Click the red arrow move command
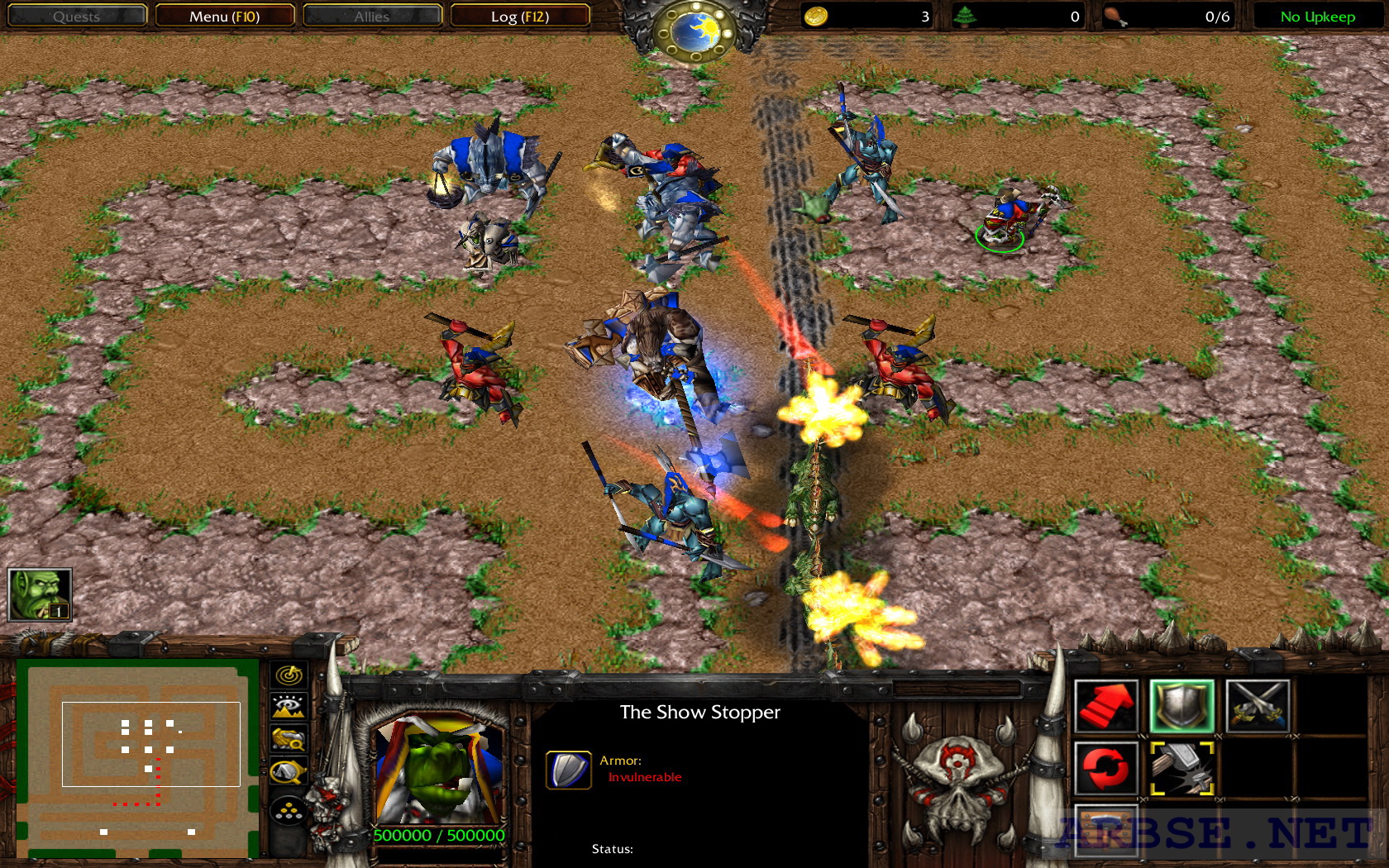 tap(1106, 707)
